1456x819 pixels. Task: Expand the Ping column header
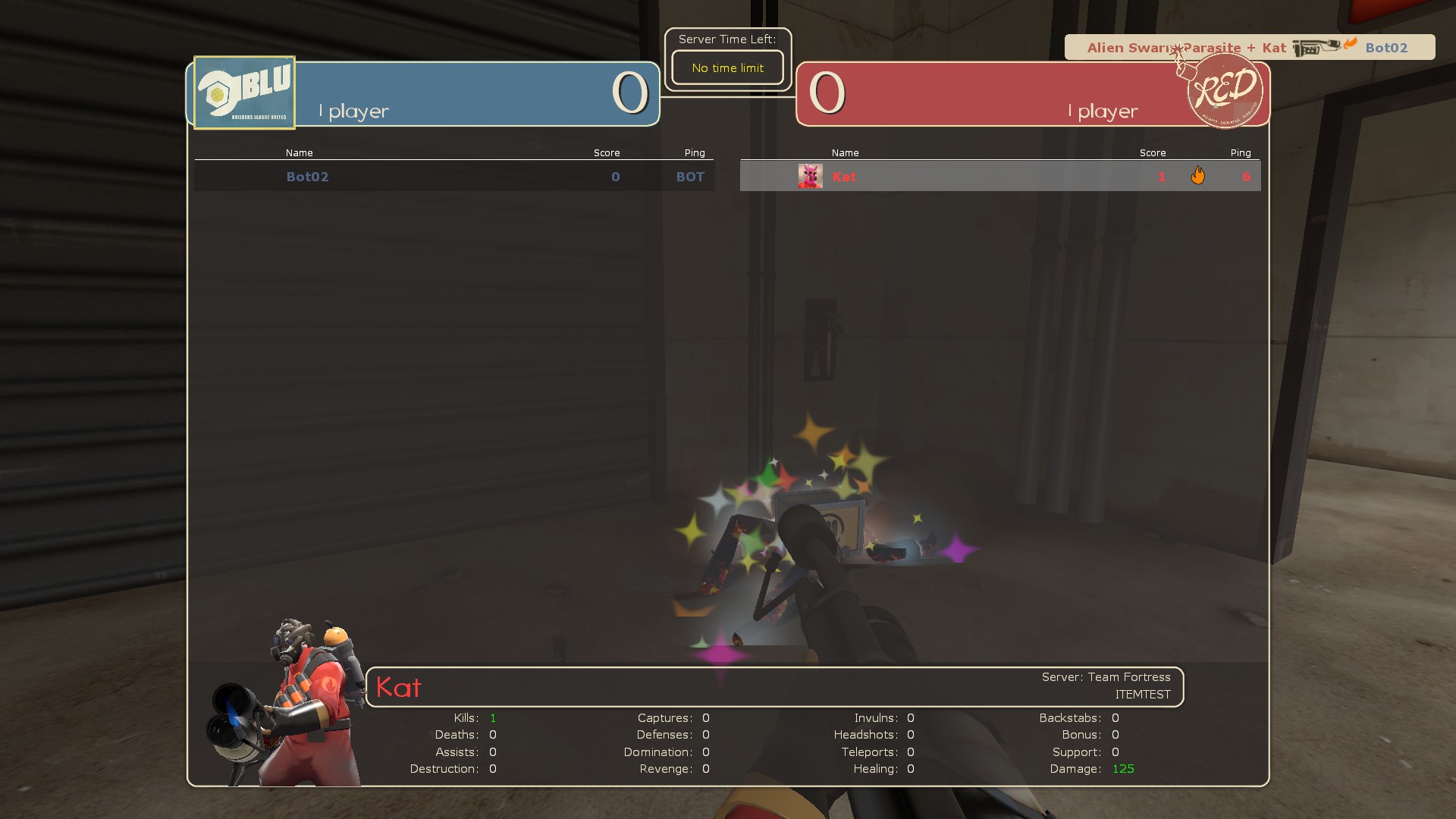695,152
